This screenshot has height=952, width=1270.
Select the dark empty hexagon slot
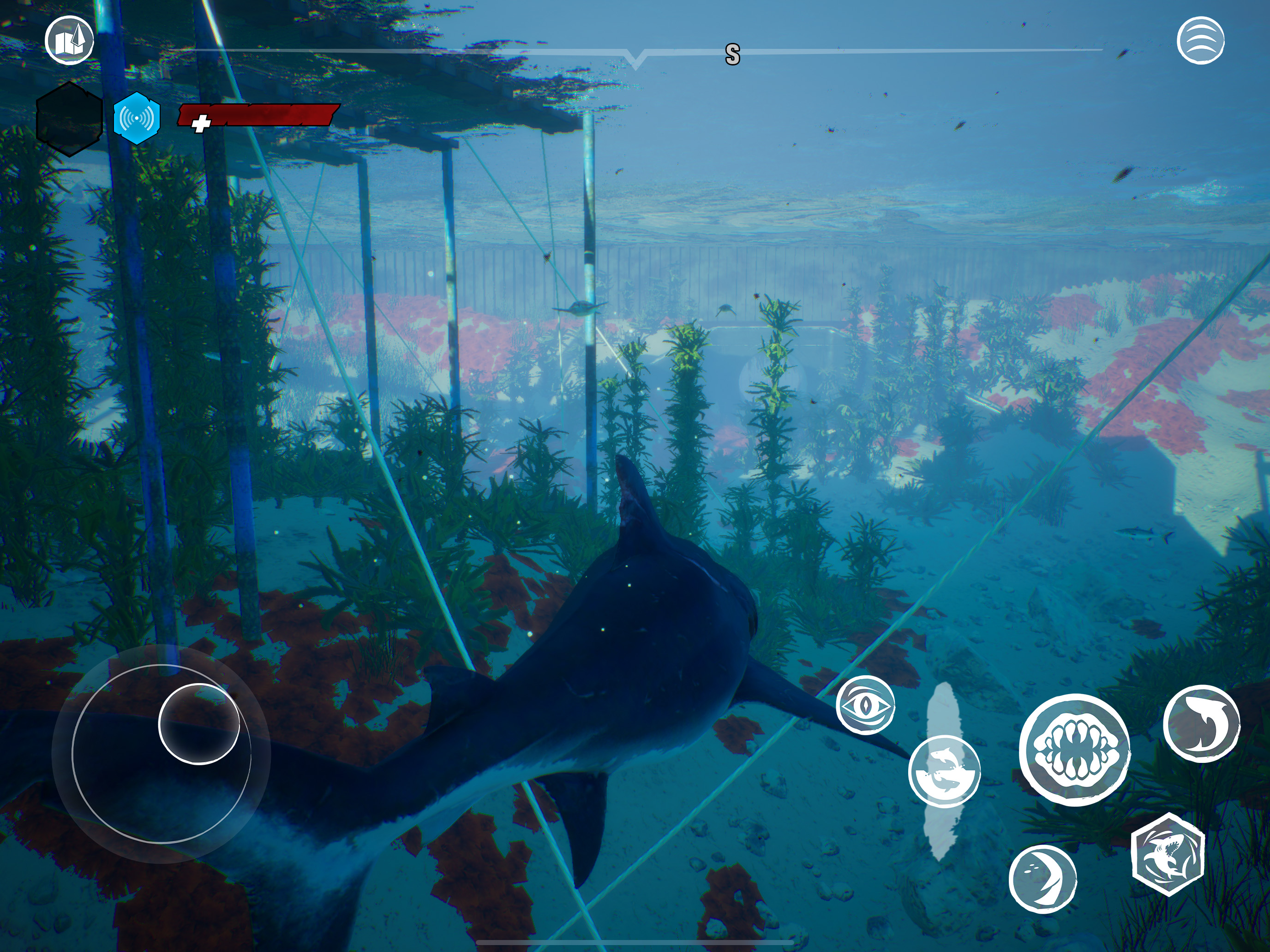(x=70, y=119)
